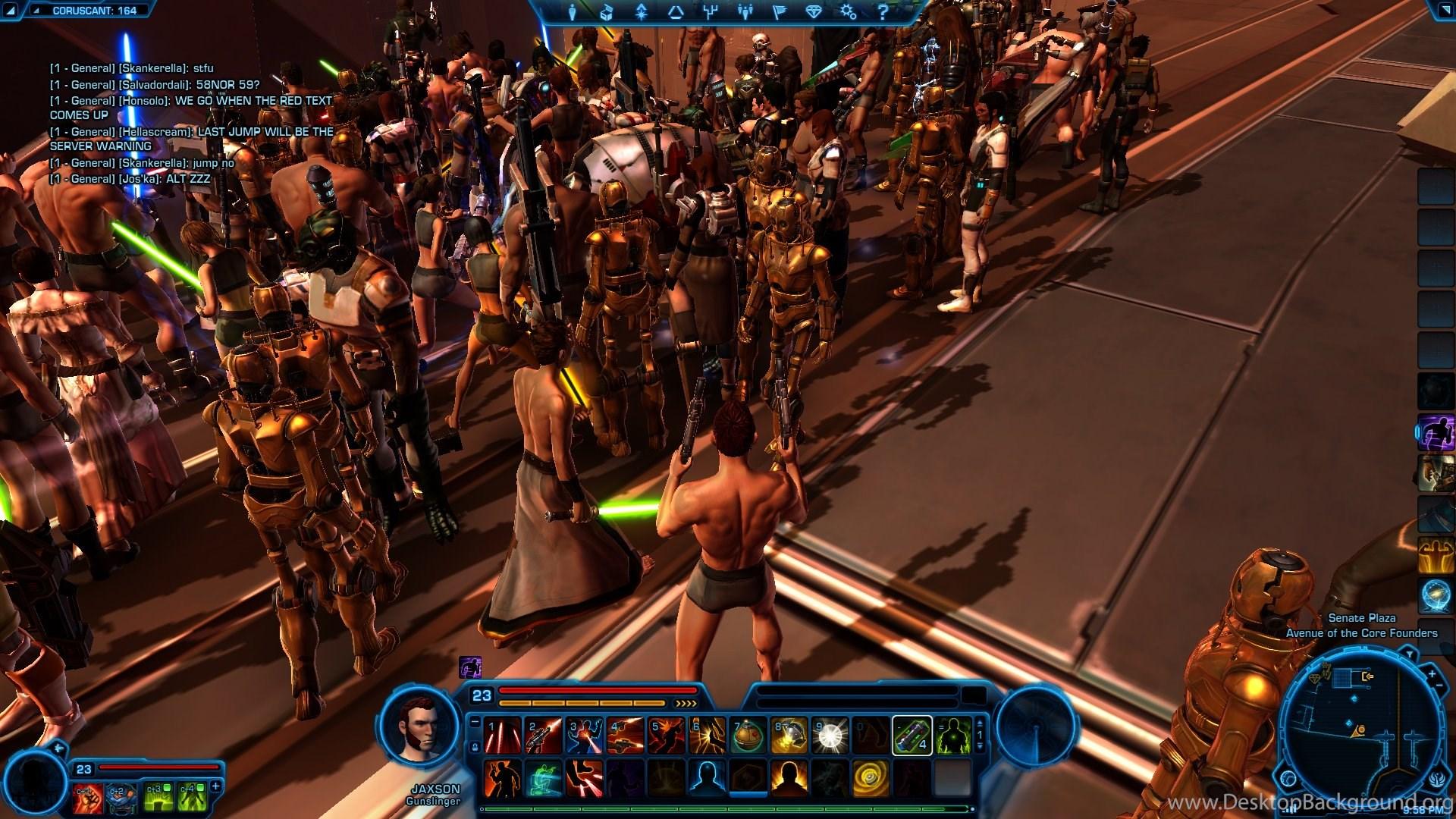
Task: Click the quickbar page-up arrow
Action: [x=979, y=724]
